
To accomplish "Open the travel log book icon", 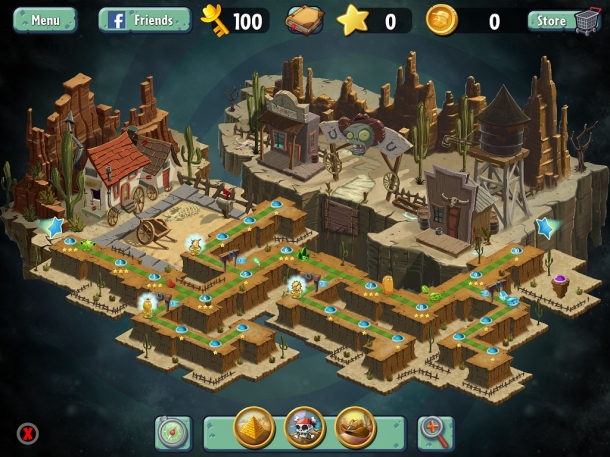I will [x=306, y=20].
